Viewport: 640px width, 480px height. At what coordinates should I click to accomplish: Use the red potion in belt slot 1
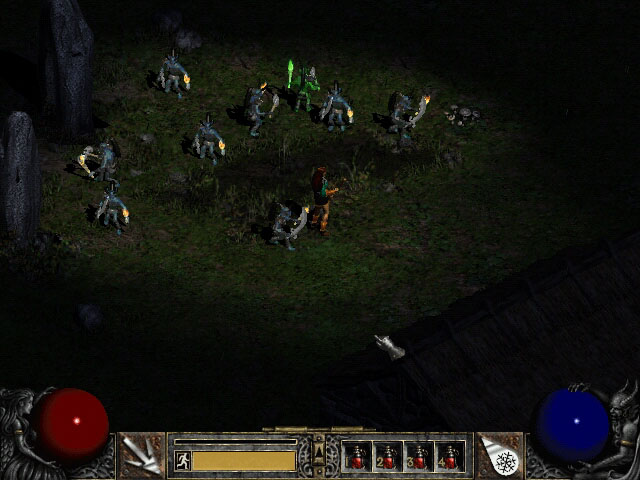[357, 457]
